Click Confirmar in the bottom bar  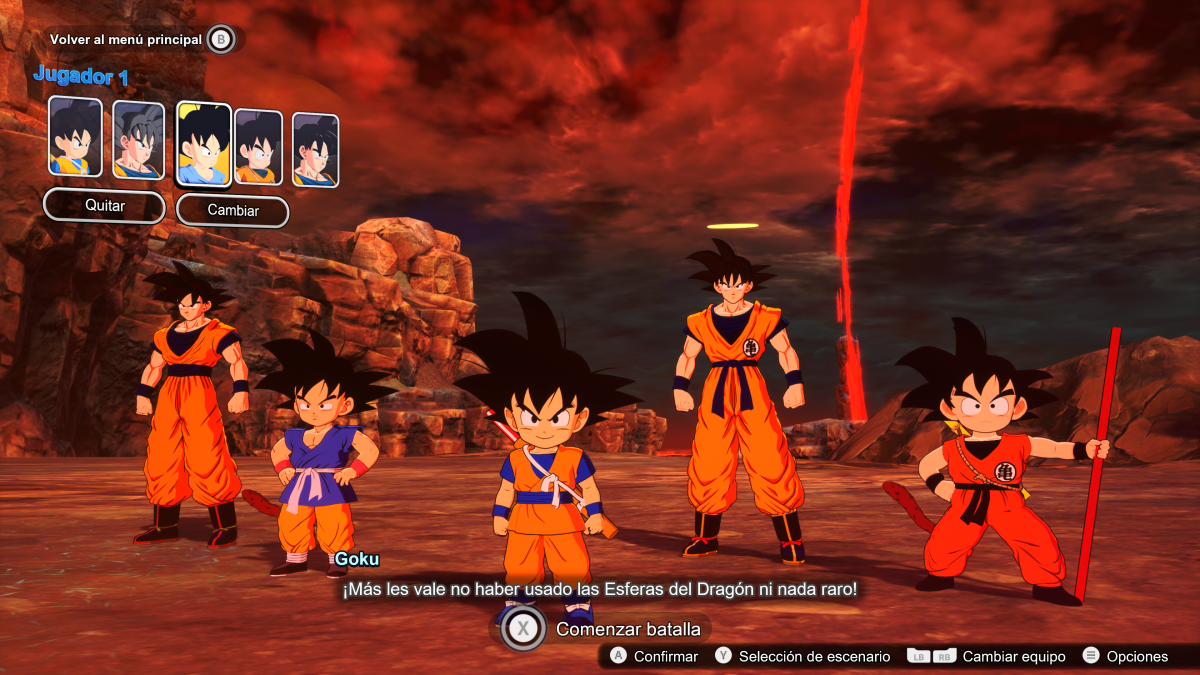pos(654,657)
